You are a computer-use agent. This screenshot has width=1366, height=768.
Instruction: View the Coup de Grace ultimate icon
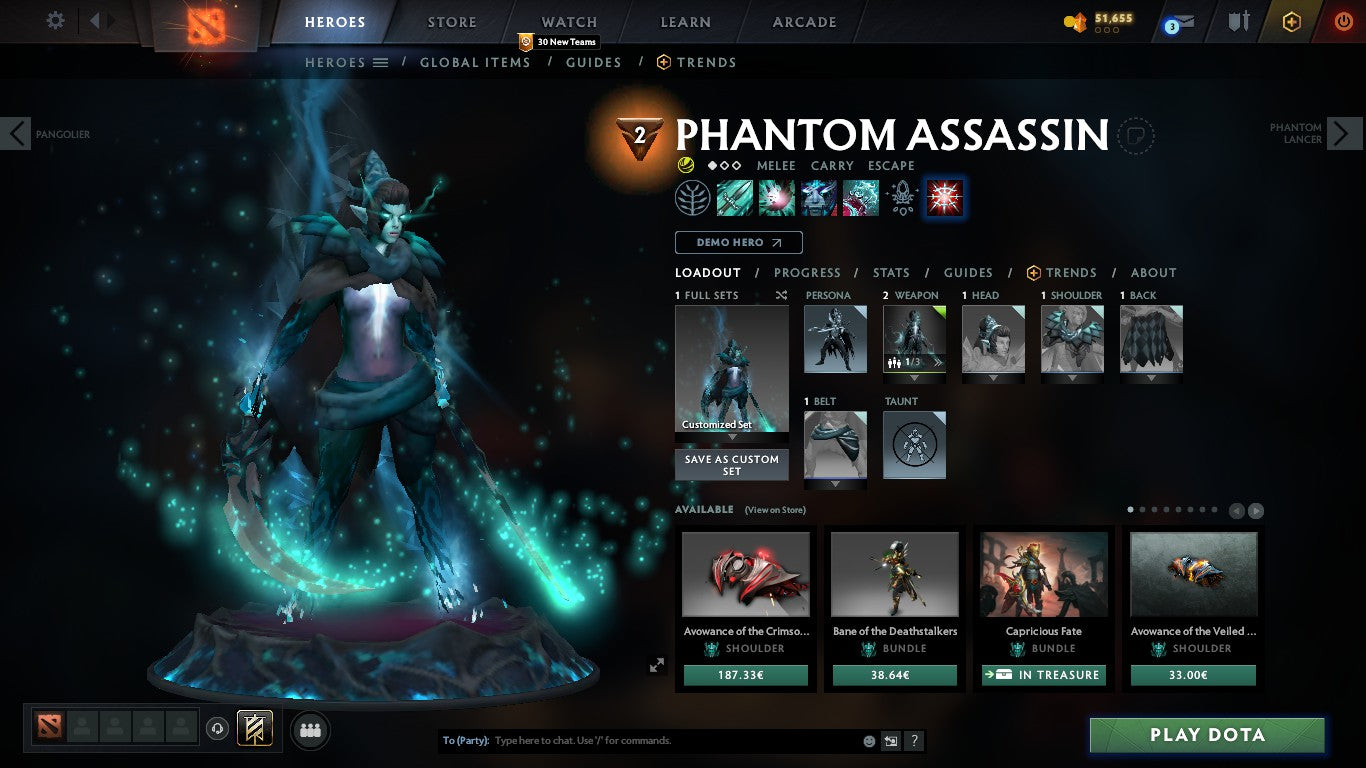pyautogui.click(x=943, y=197)
